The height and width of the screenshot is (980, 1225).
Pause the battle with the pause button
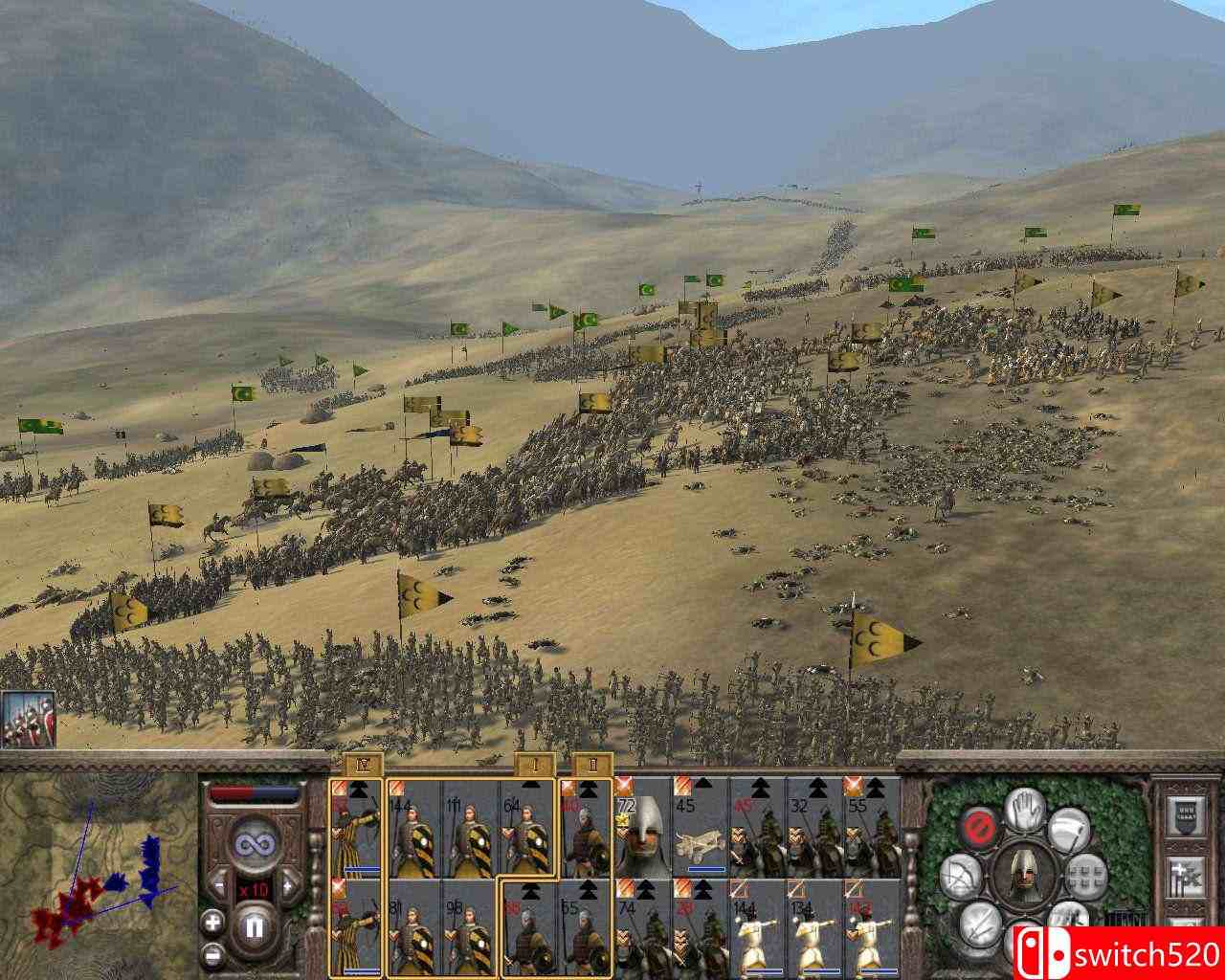tap(253, 927)
